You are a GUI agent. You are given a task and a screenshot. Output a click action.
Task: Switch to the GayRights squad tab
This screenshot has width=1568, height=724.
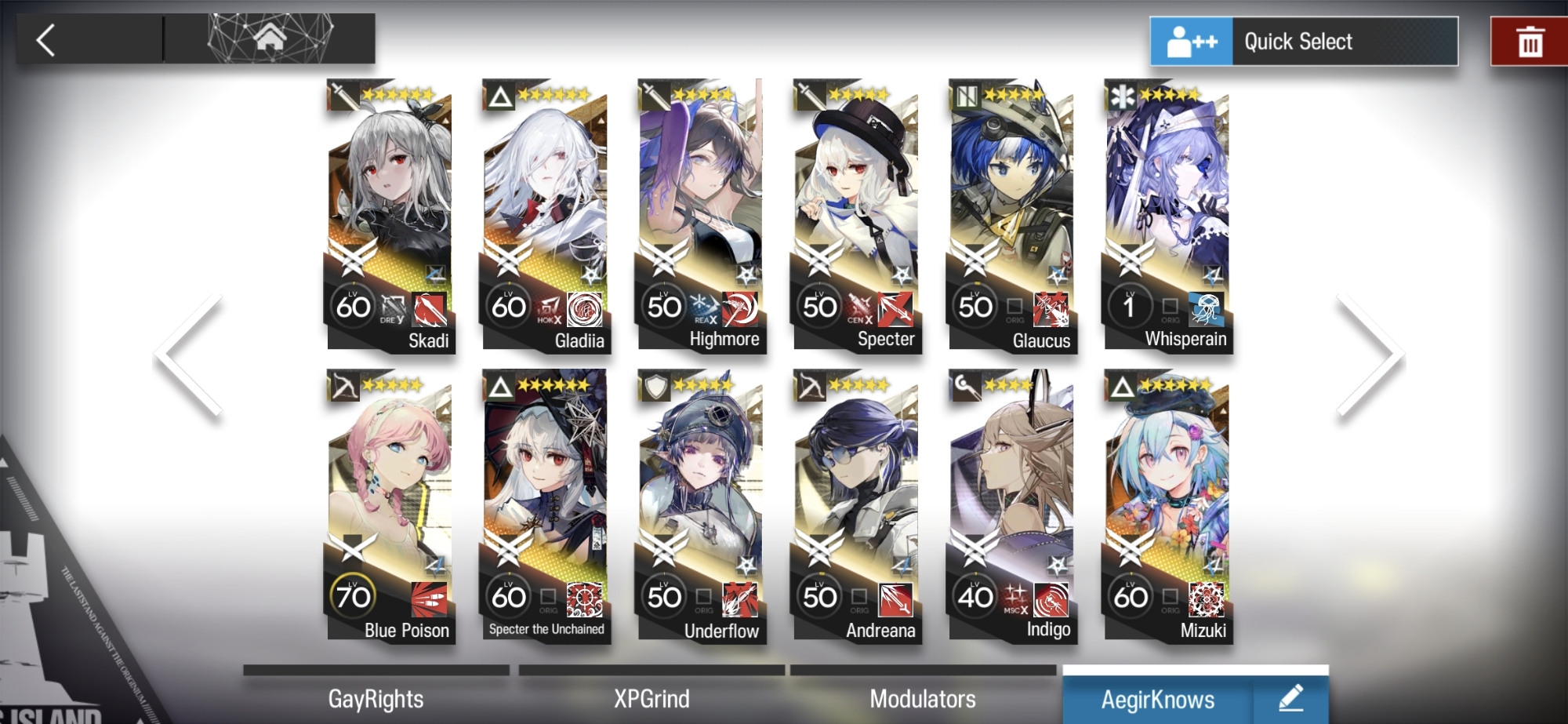pyautogui.click(x=376, y=698)
